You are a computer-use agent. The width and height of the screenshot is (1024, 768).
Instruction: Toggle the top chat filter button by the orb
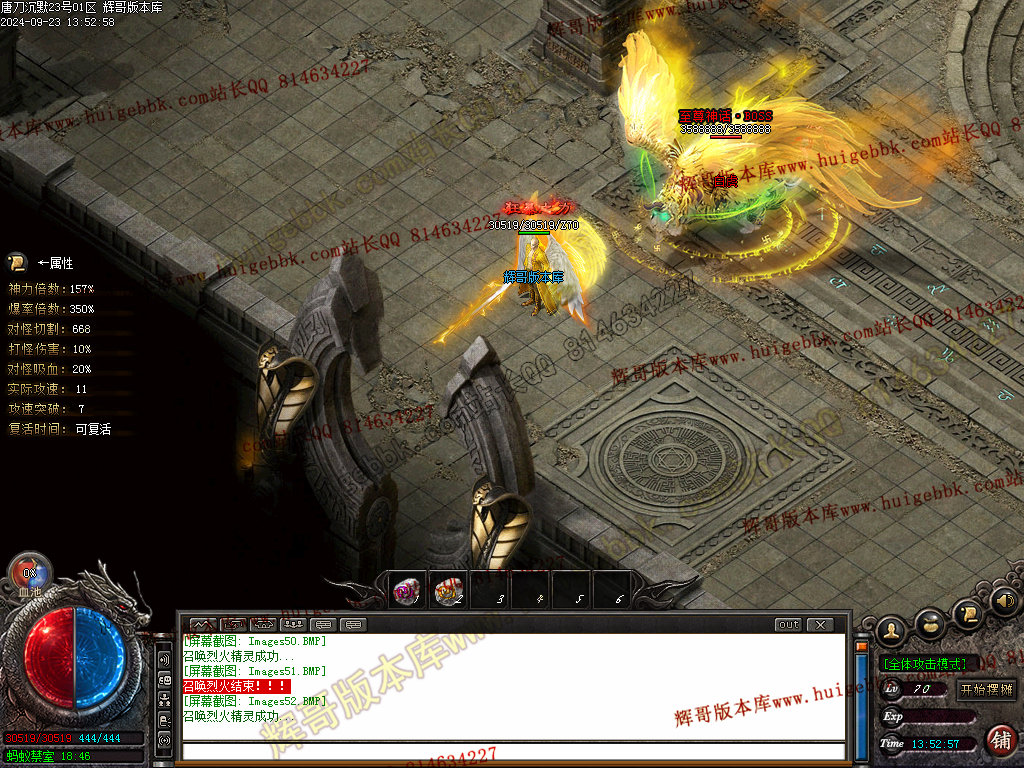coord(164,661)
